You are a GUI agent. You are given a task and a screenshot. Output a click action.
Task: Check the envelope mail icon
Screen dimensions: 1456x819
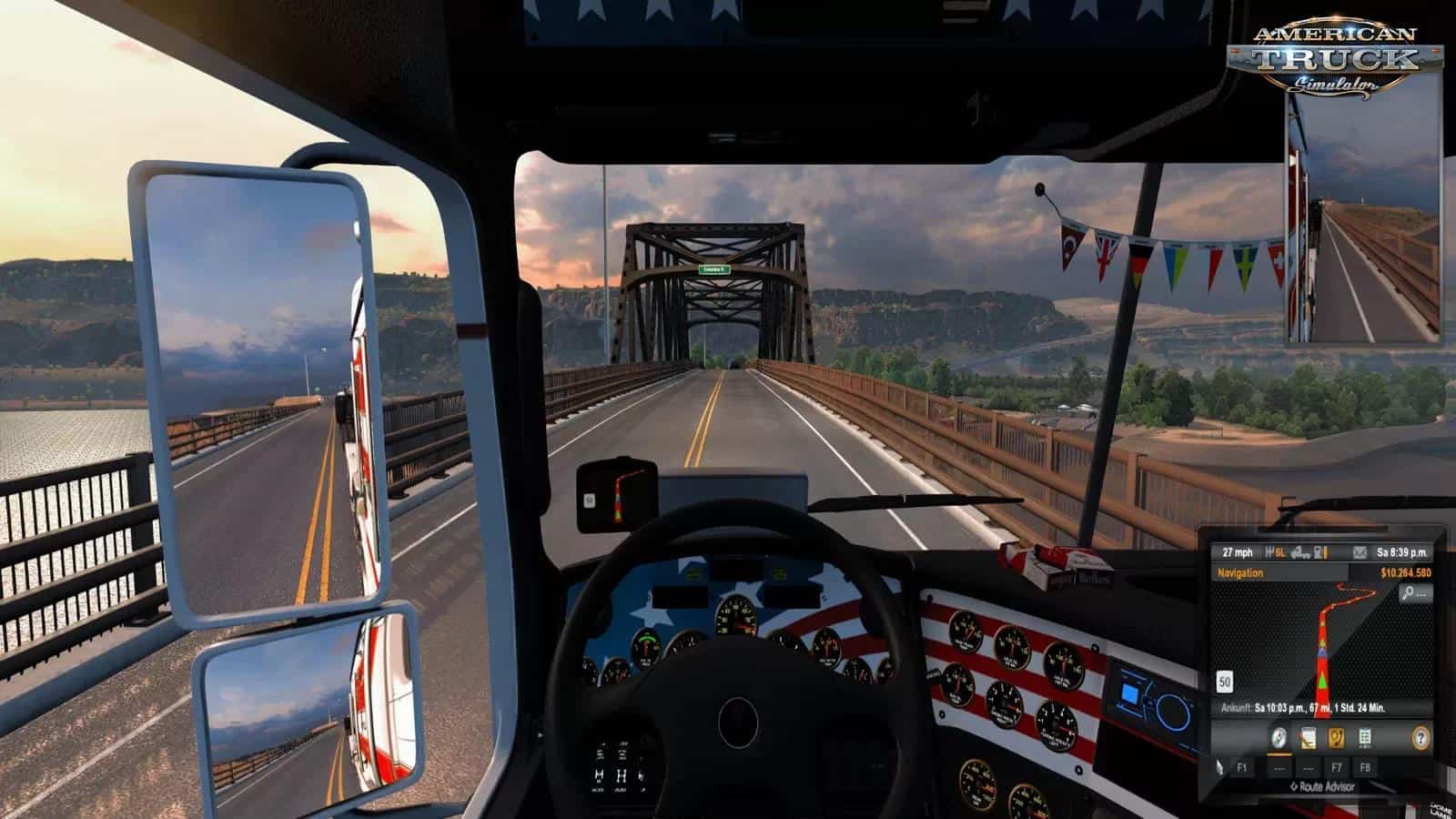[x=1359, y=552]
